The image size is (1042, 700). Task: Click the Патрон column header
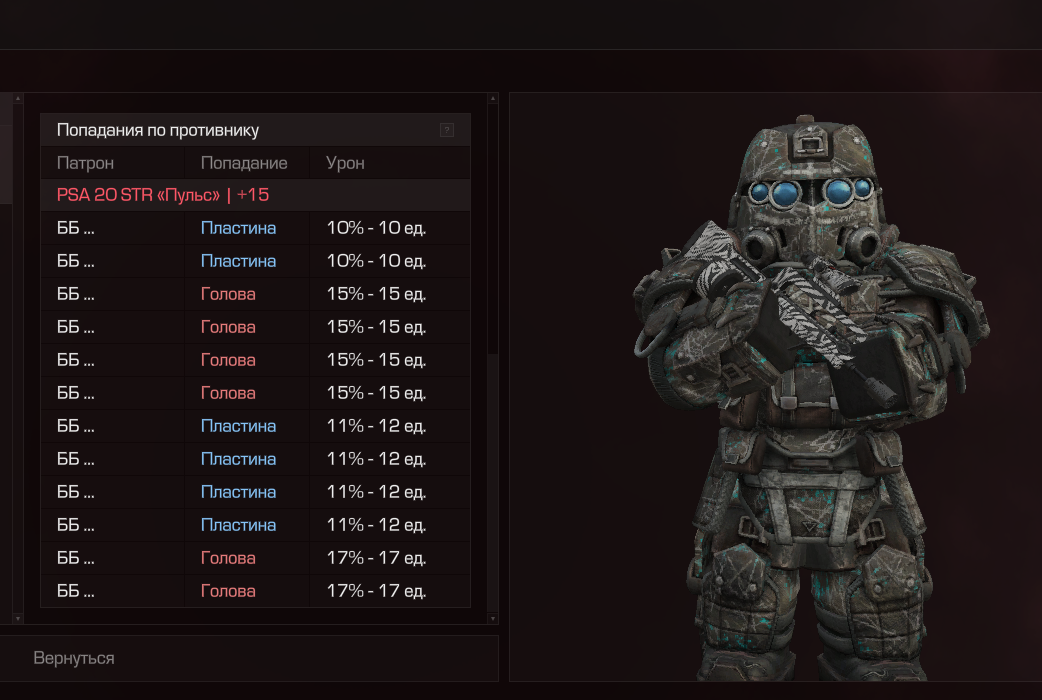[x=85, y=163]
